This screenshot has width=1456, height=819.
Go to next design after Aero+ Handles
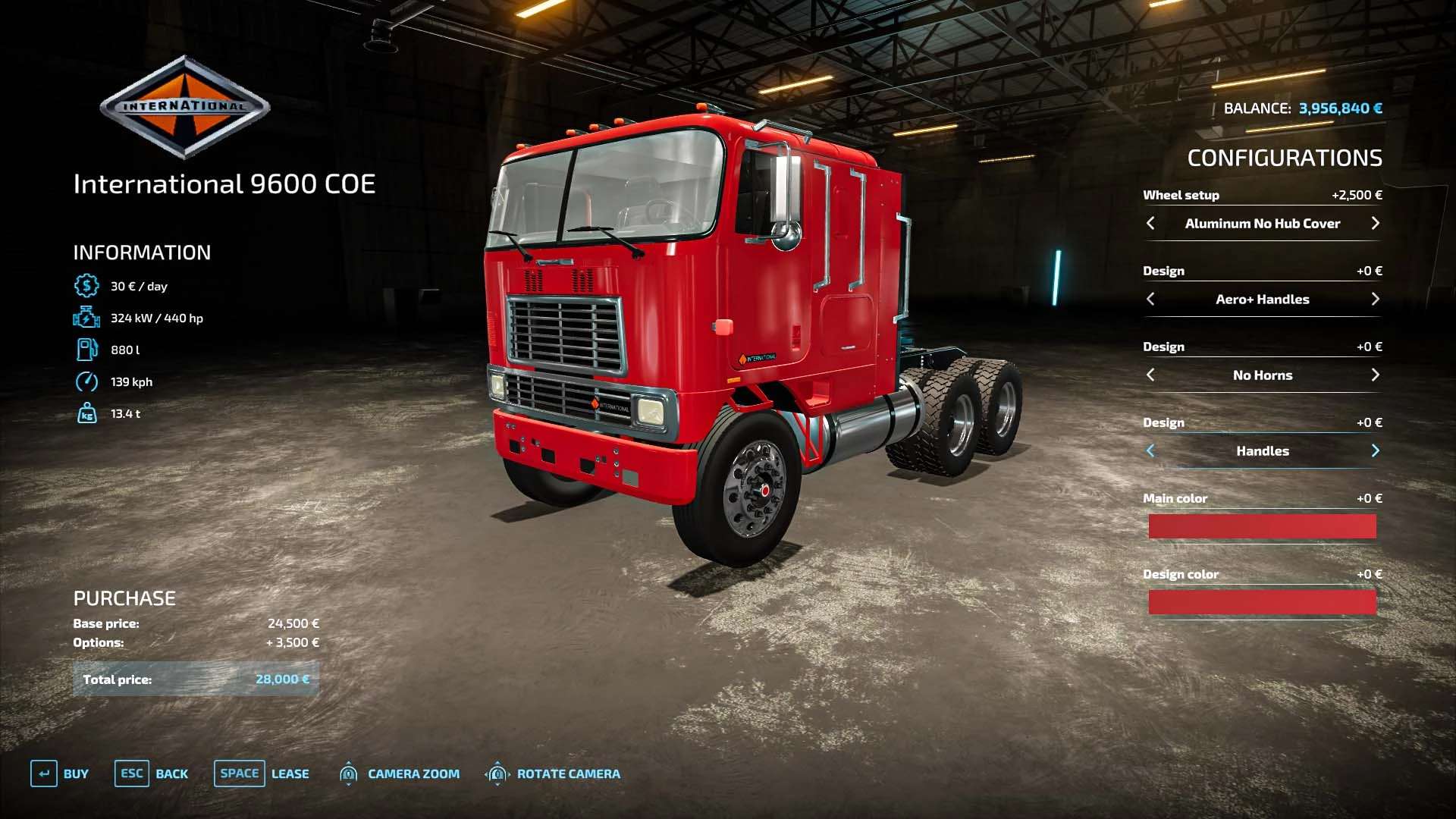pyautogui.click(x=1375, y=299)
